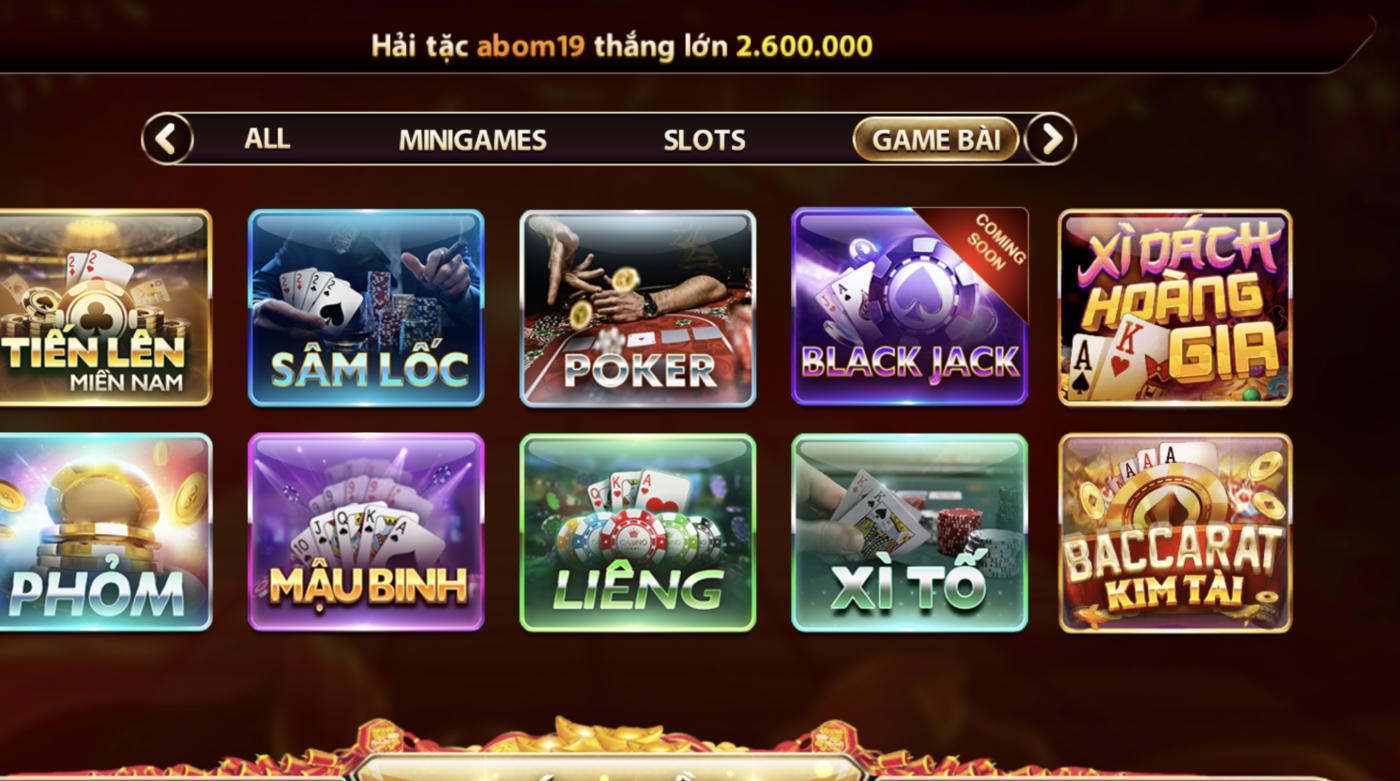
Task: Open the MINIGAMES tab
Action: pos(473,139)
